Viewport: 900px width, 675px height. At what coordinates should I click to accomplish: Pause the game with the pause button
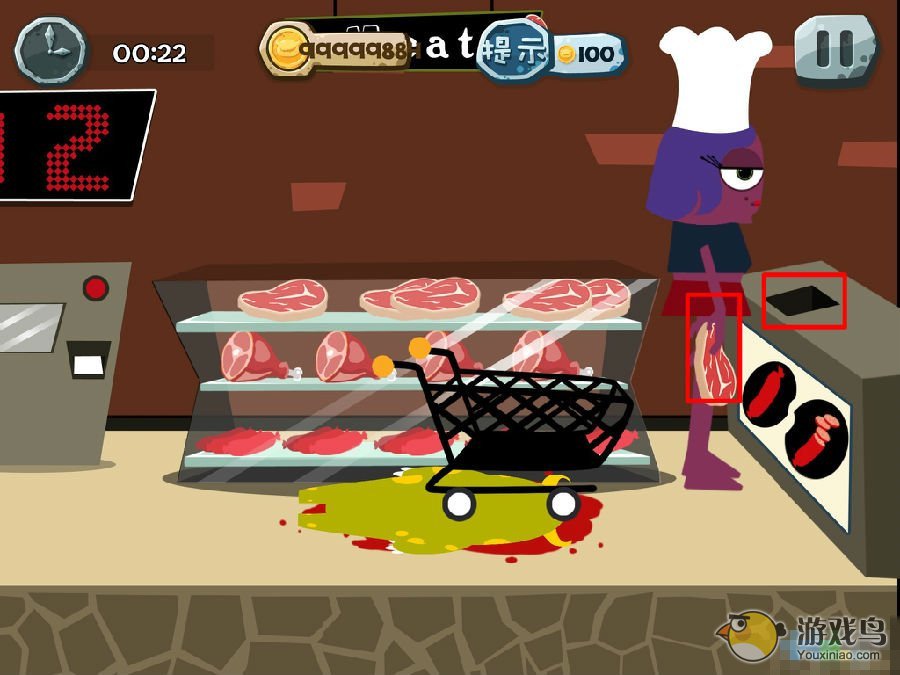[836, 46]
